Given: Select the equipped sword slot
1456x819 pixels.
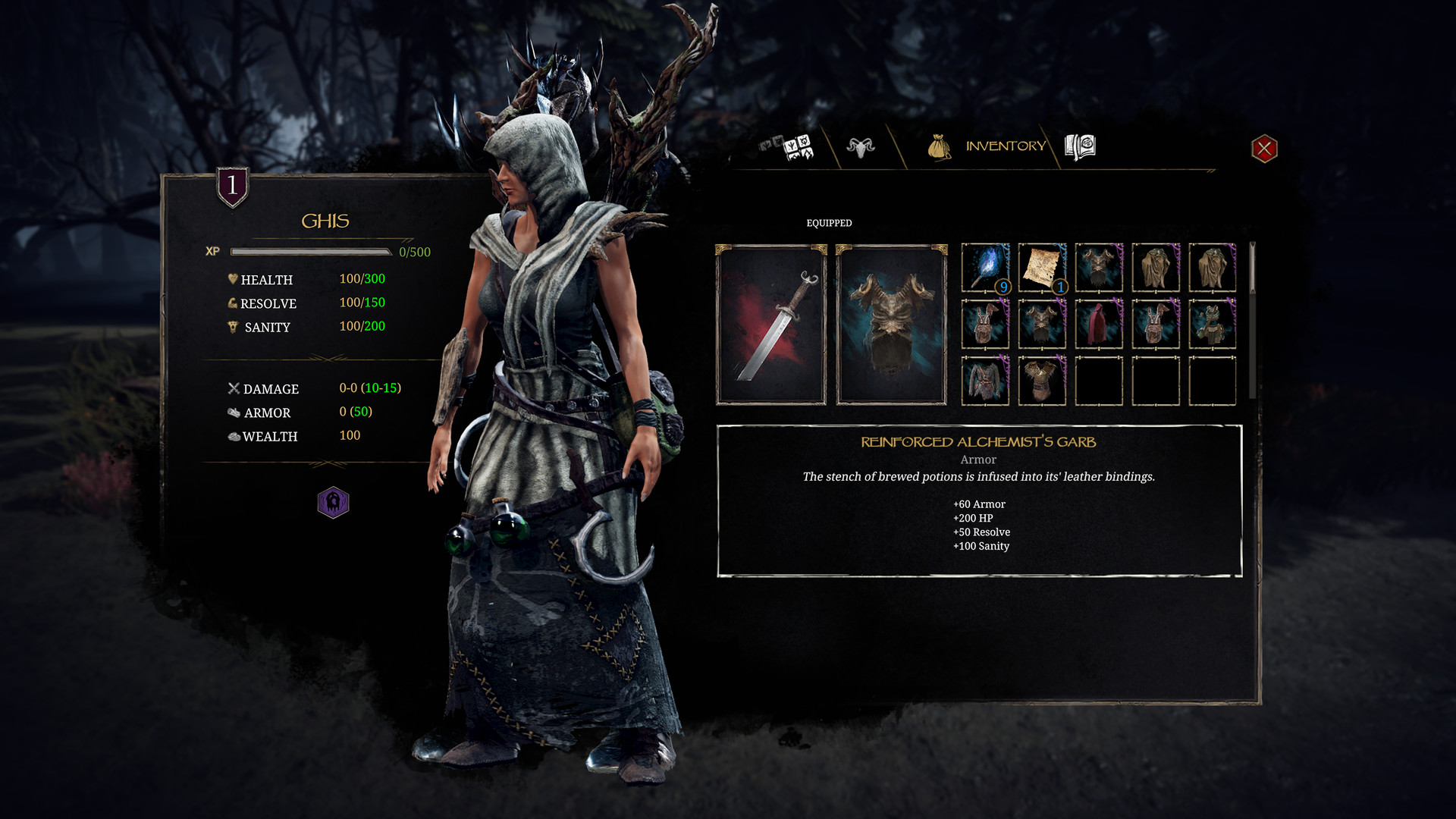Looking at the screenshot, I should [x=771, y=325].
